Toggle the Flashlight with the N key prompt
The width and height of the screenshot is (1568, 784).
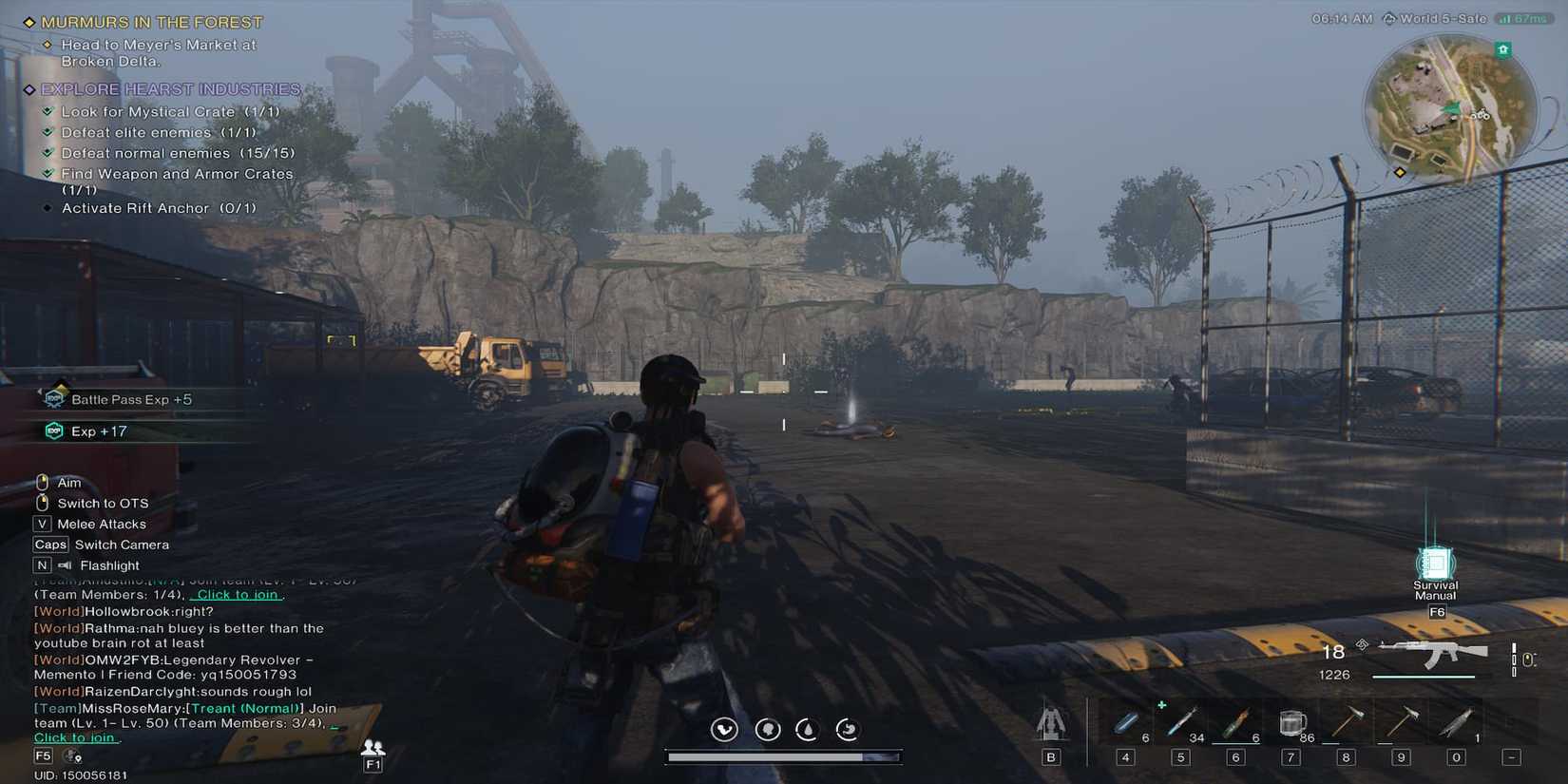tap(41, 564)
